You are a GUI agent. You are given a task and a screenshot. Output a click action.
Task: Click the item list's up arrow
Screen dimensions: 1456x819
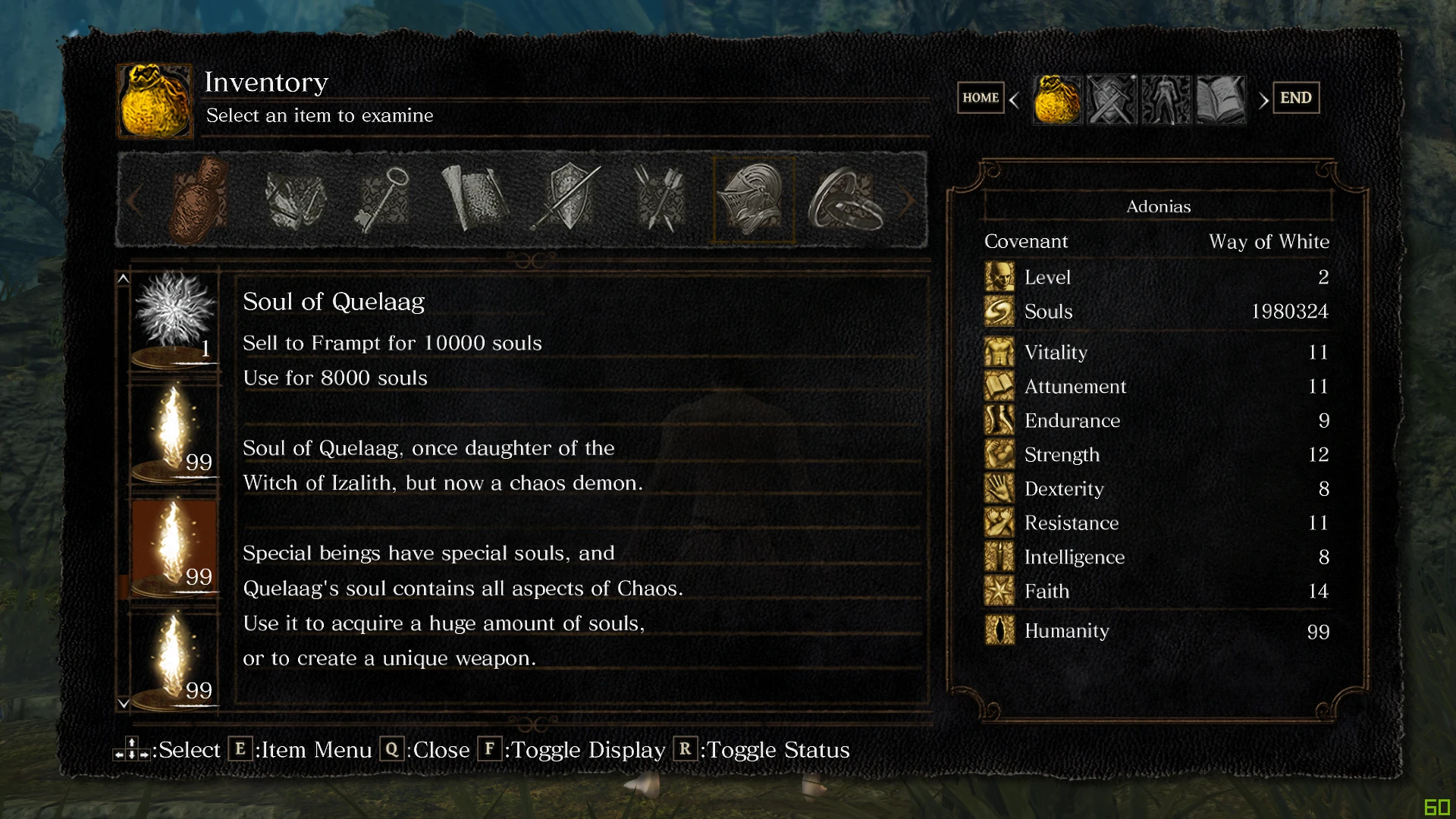click(x=124, y=279)
